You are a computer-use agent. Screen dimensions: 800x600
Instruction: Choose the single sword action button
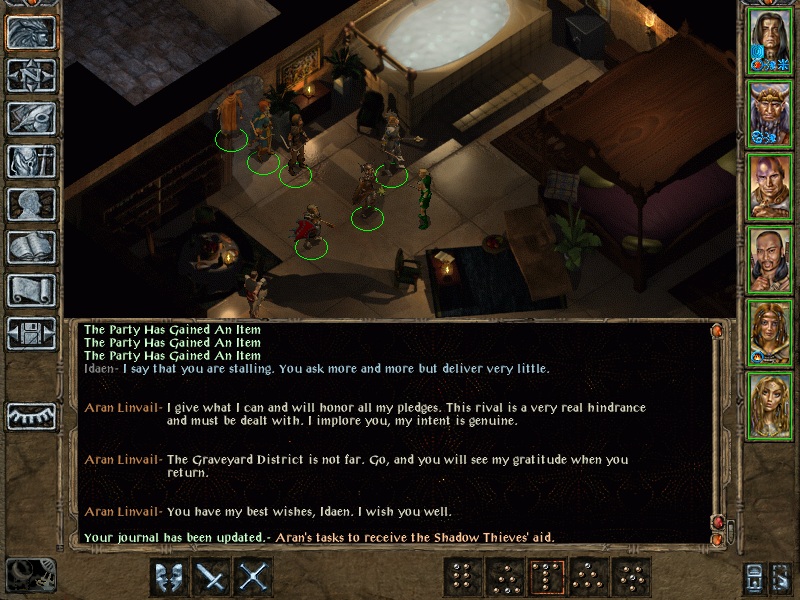pos(212,577)
